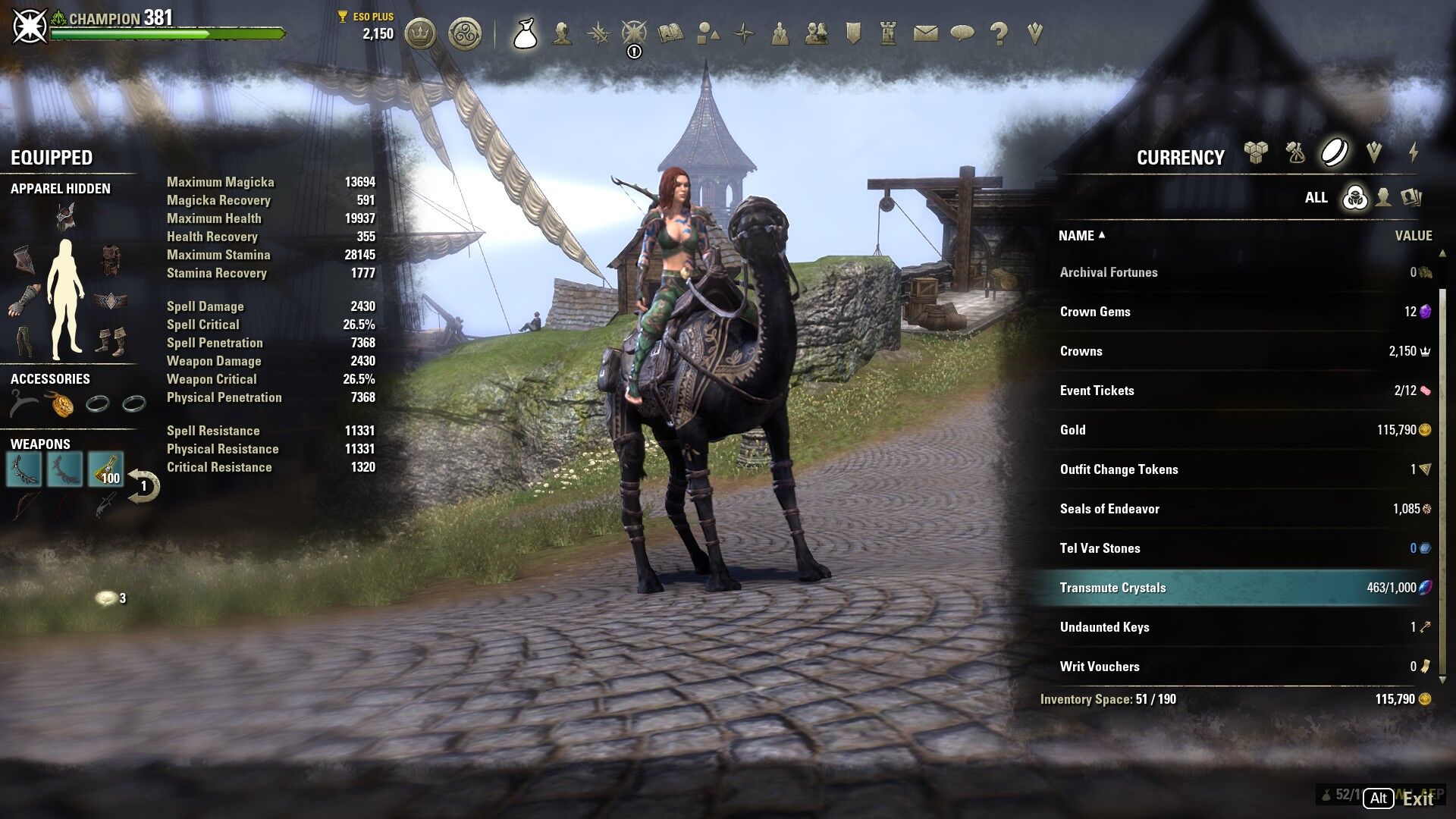Open the Journal book menu

670,33
